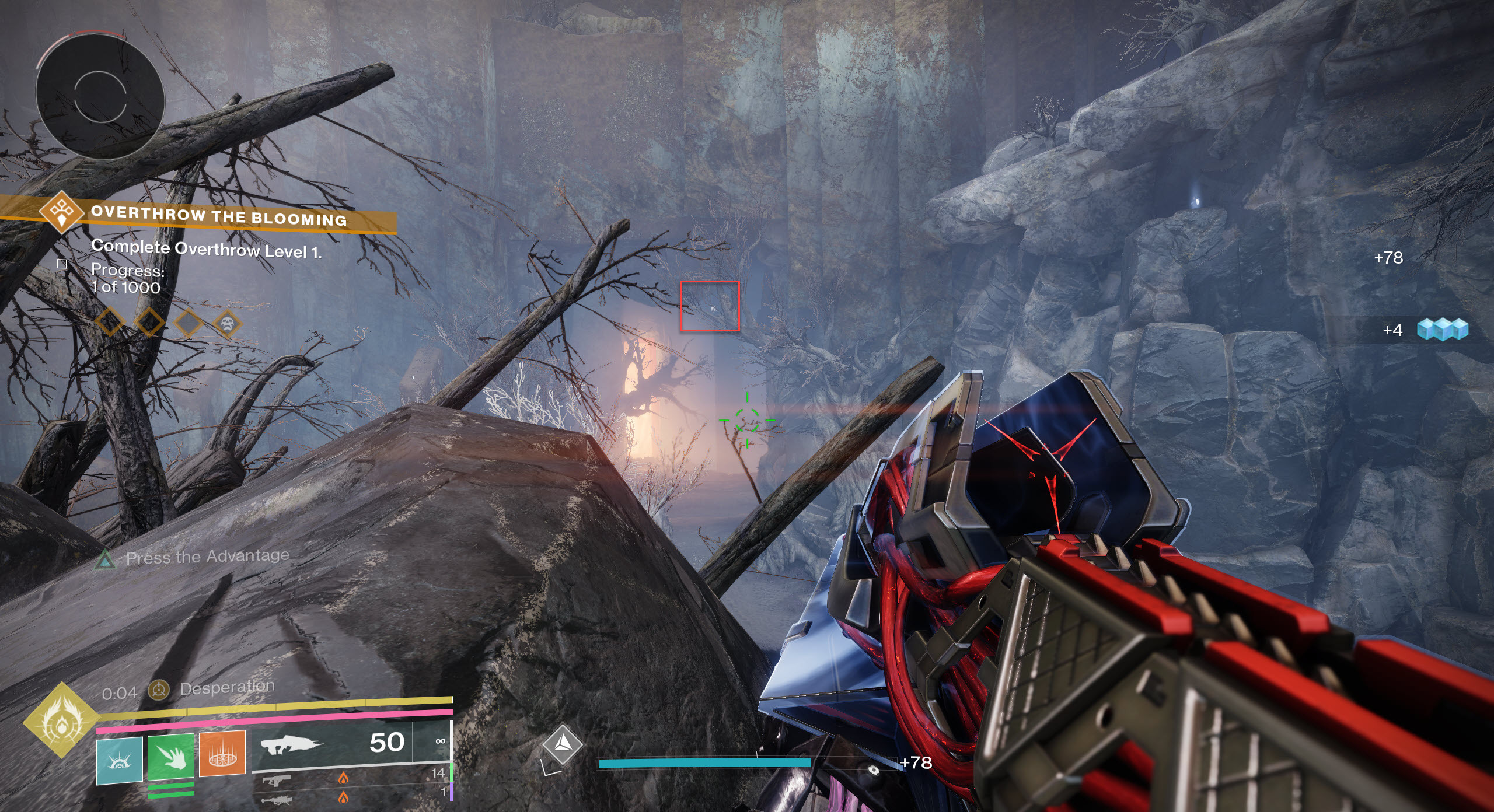Switch to the heavy weapon with 1 ammo
The width and height of the screenshot is (1494, 812).
coord(350,796)
